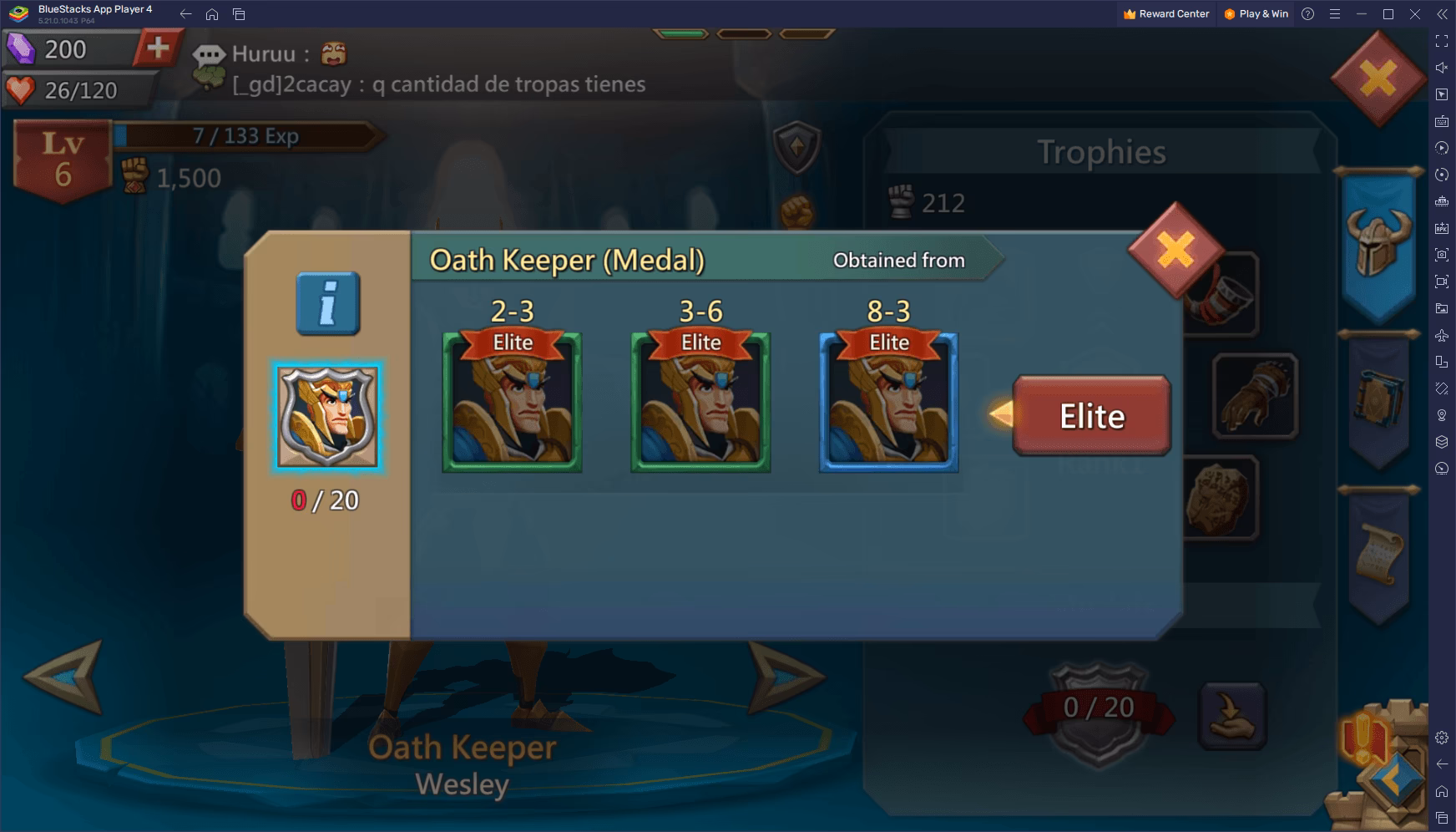Open the BlueStacks hamburger menu
Screen dimensions: 1456x832
coord(1335,14)
